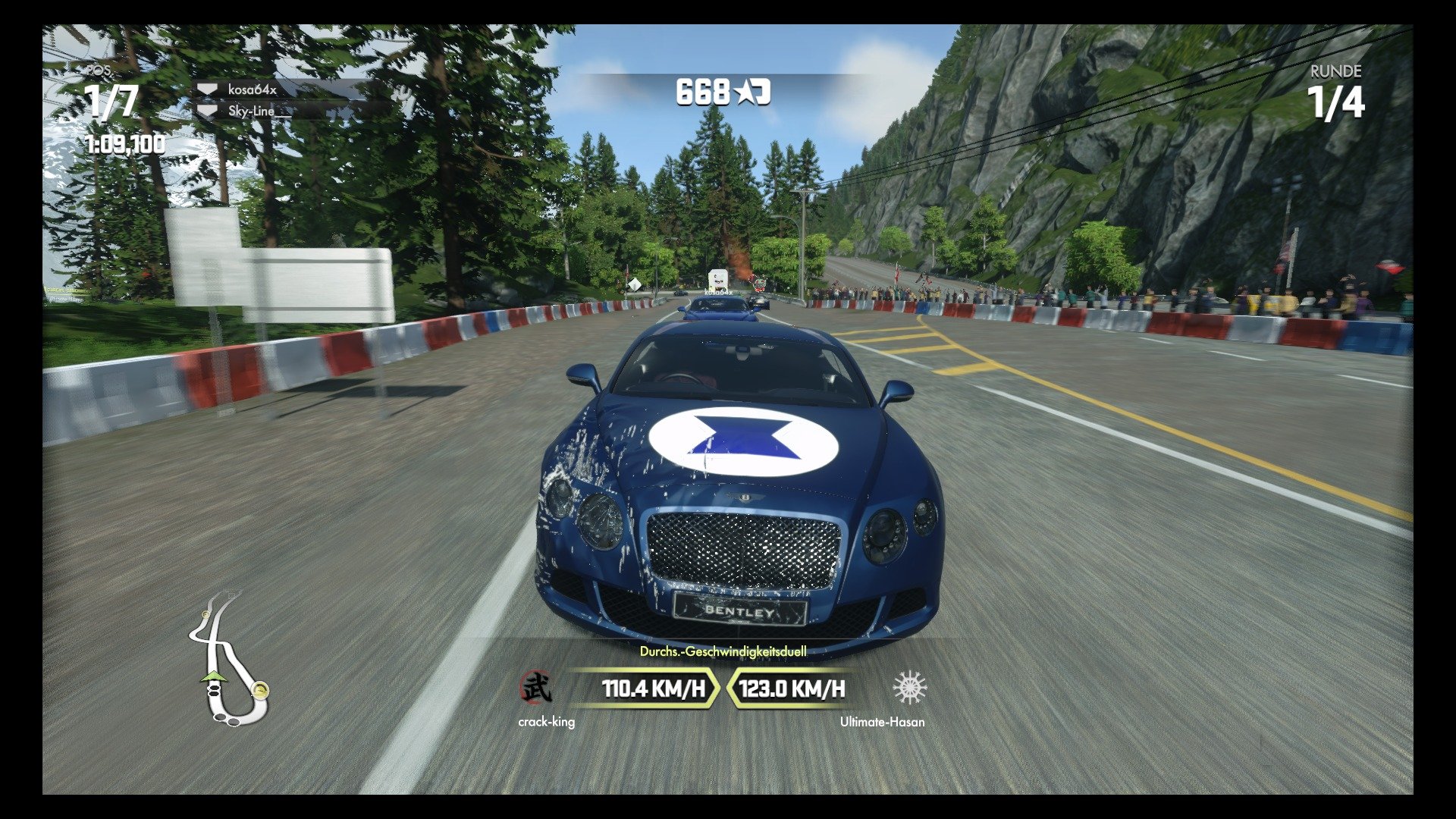Click the POS label in the top-left HUD

[x=99, y=71]
